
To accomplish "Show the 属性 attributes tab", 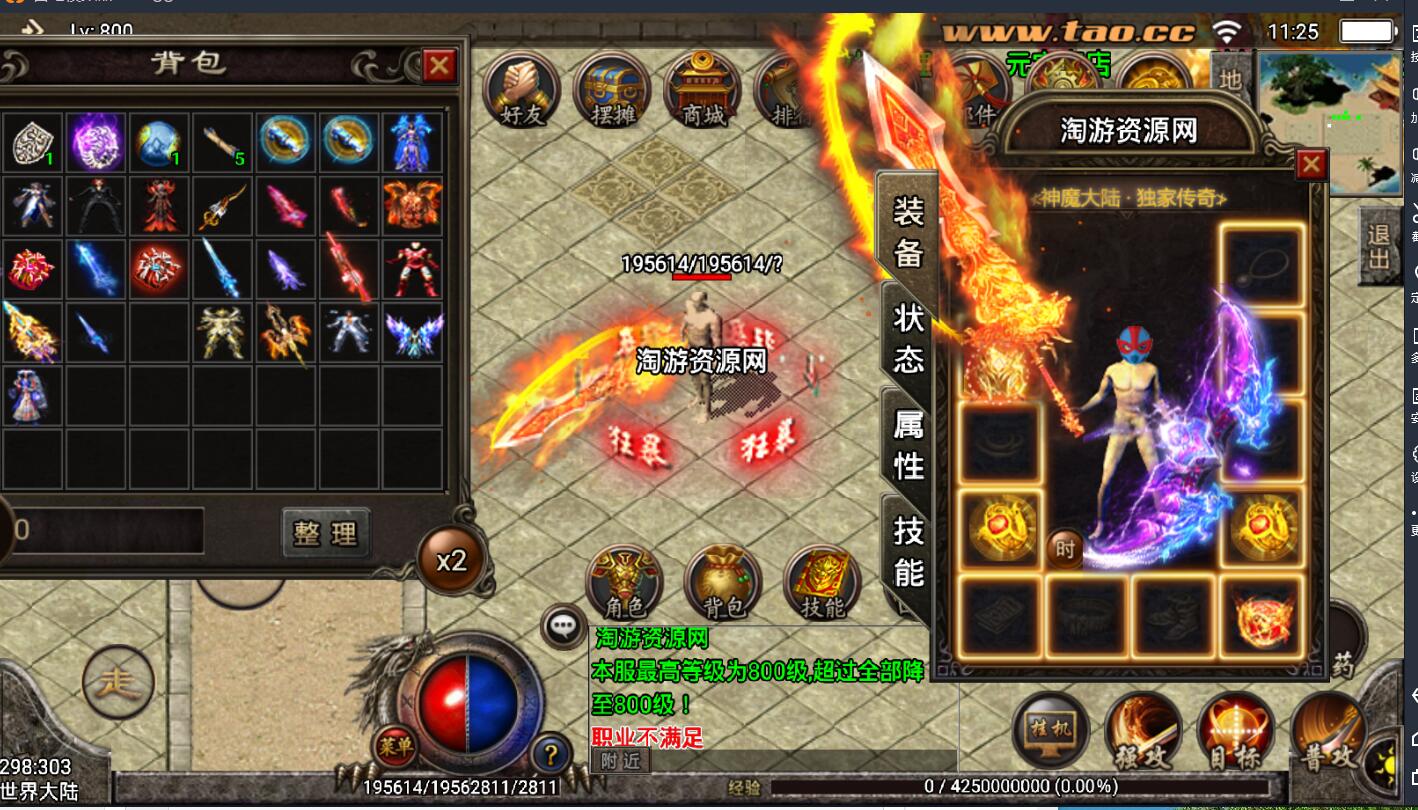I will tap(908, 444).
